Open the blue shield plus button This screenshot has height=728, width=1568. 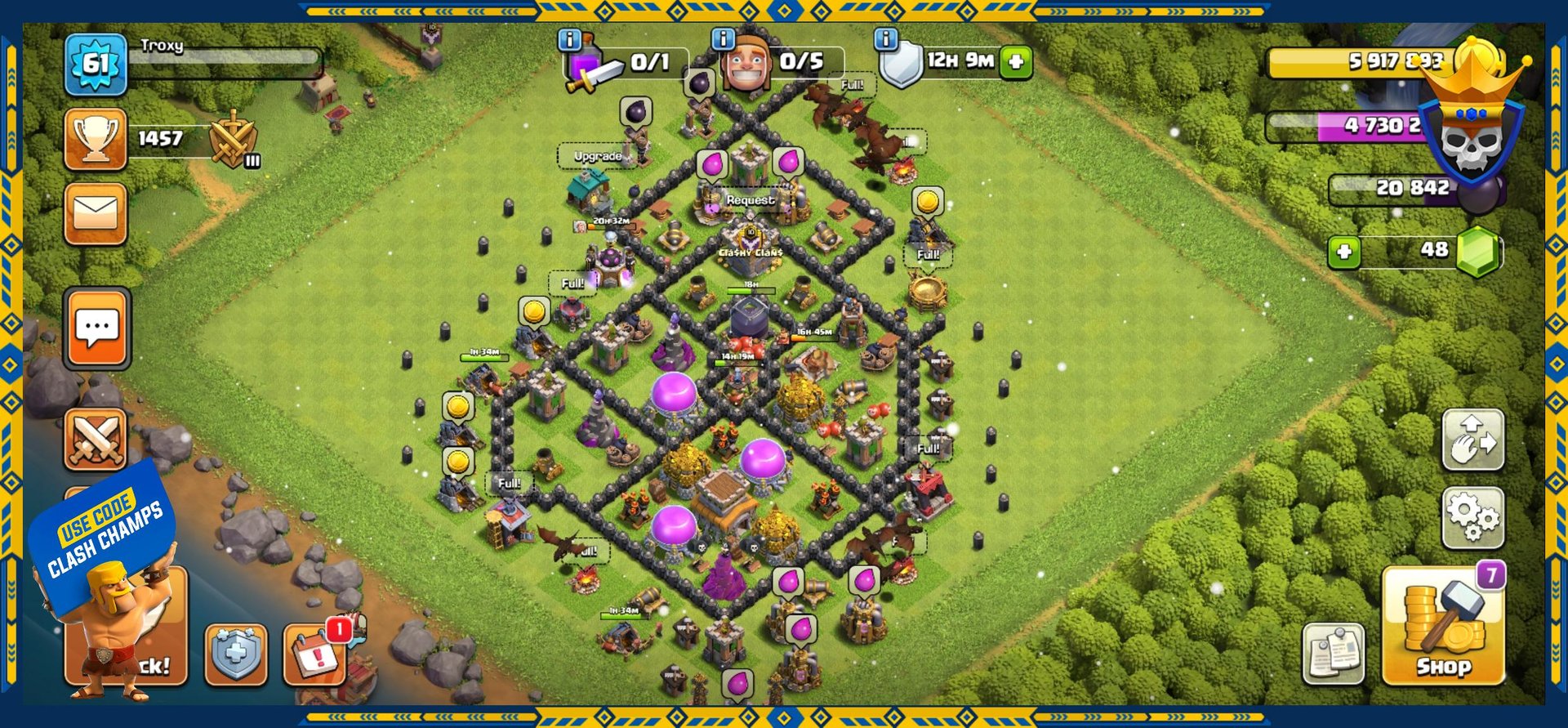(x=235, y=654)
